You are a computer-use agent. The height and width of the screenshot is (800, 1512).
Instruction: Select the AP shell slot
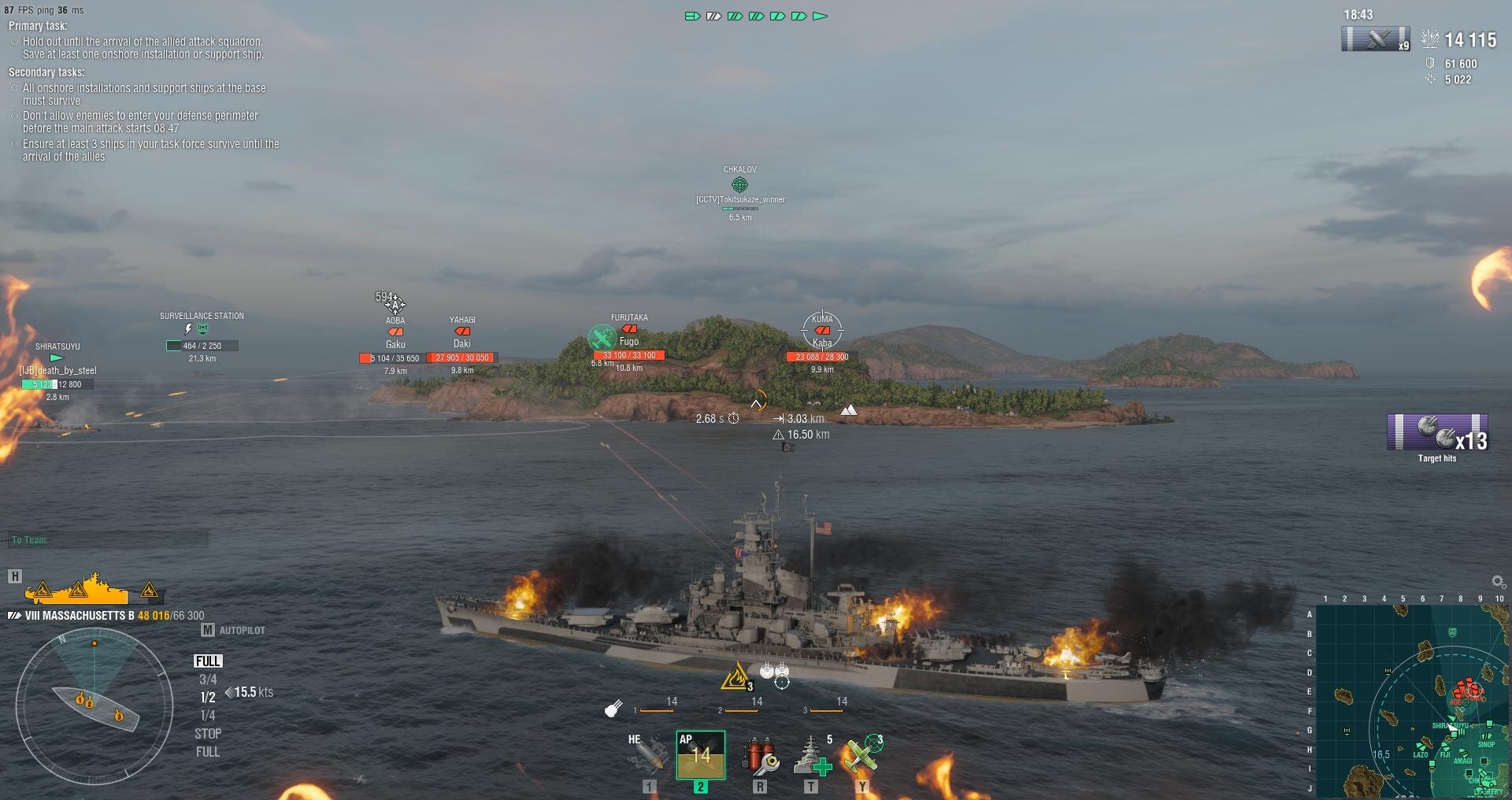pyautogui.click(x=700, y=754)
